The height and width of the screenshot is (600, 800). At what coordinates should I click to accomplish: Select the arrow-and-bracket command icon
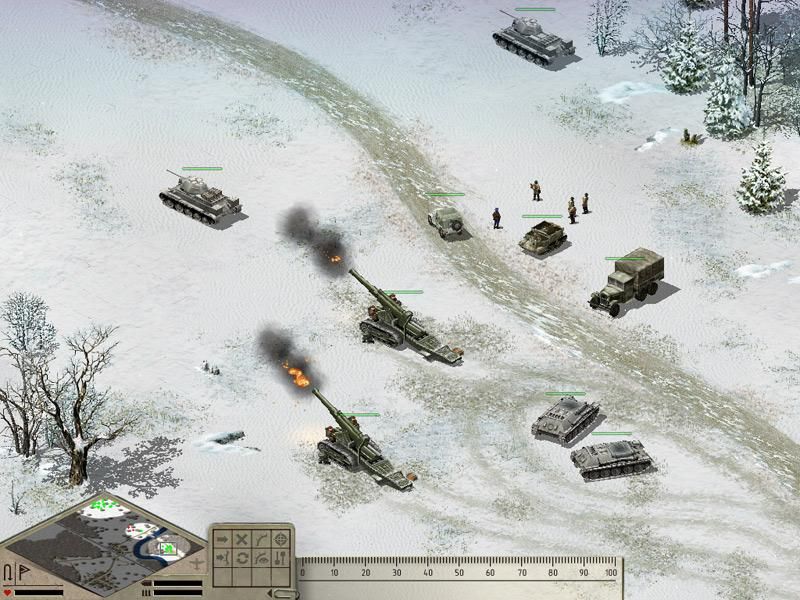tap(221, 557)
